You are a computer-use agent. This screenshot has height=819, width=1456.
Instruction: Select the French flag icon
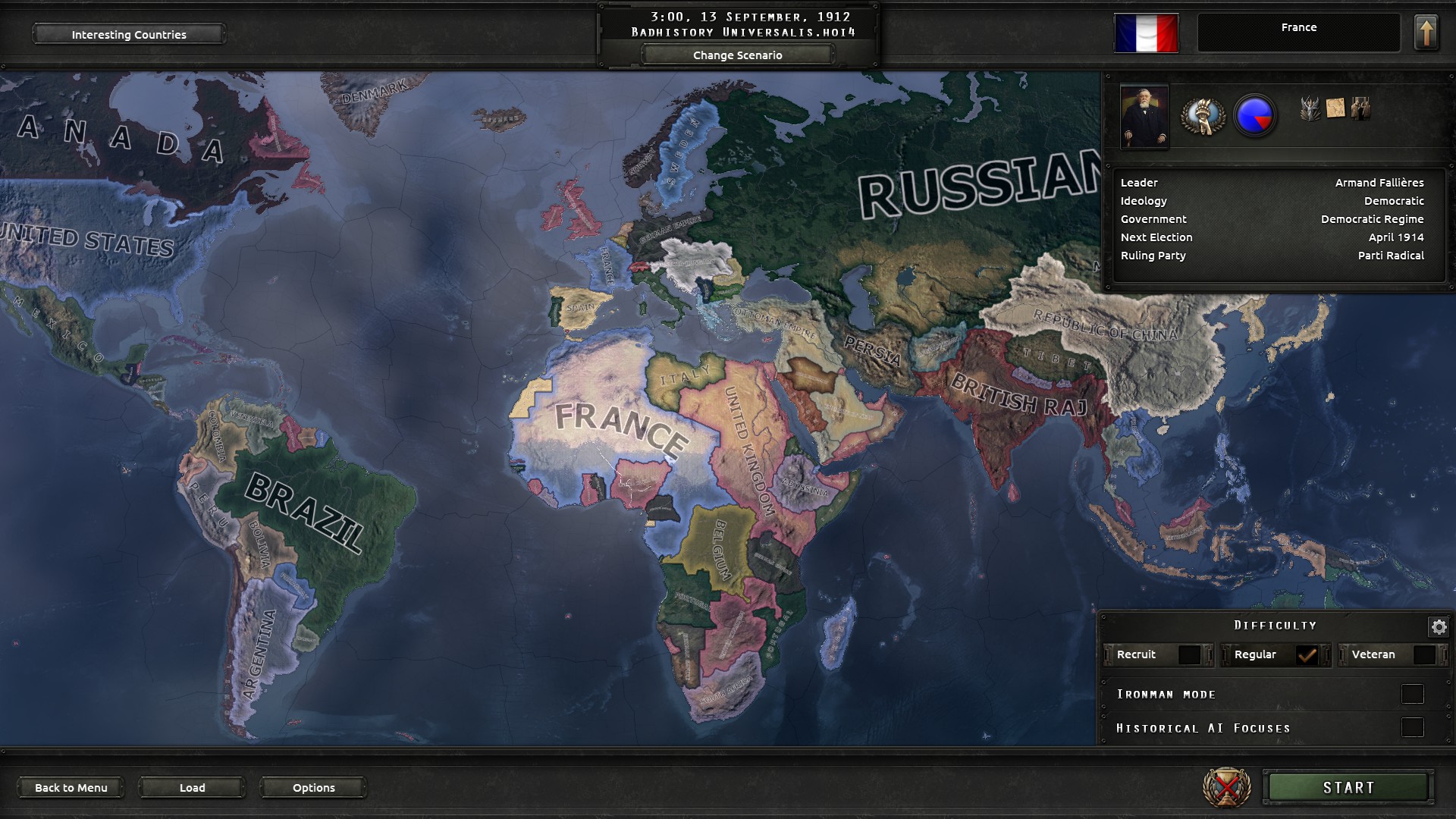pyautogui.click(x=1146, y=33)
